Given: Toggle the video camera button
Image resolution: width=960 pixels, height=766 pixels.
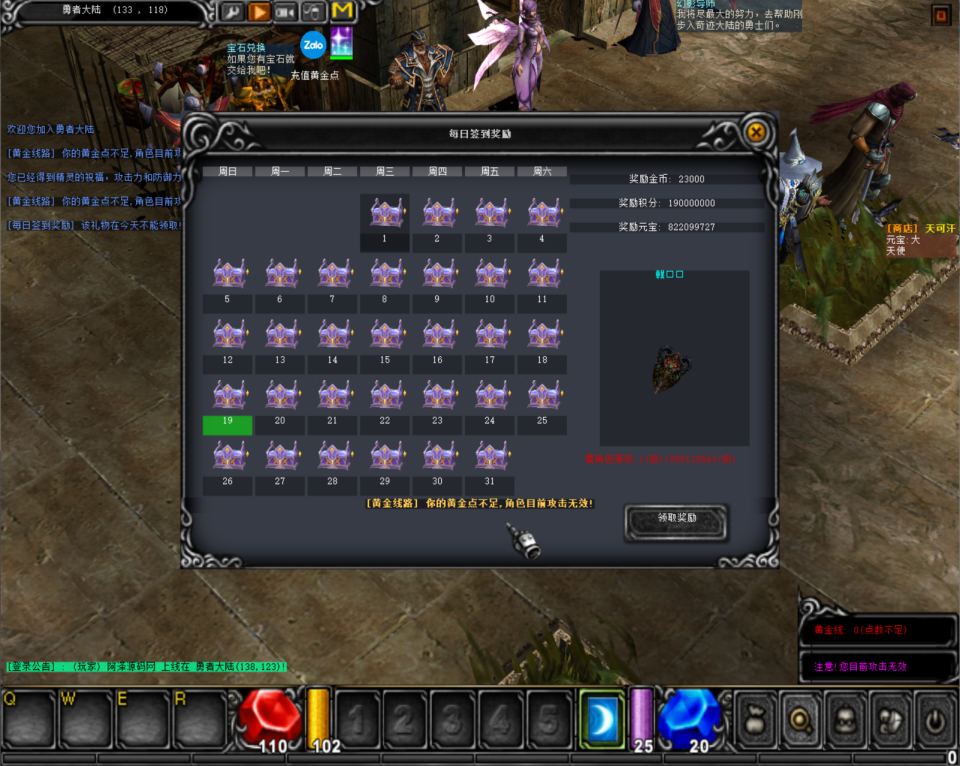Looking at the screenshot, I should tap(287, 12).
